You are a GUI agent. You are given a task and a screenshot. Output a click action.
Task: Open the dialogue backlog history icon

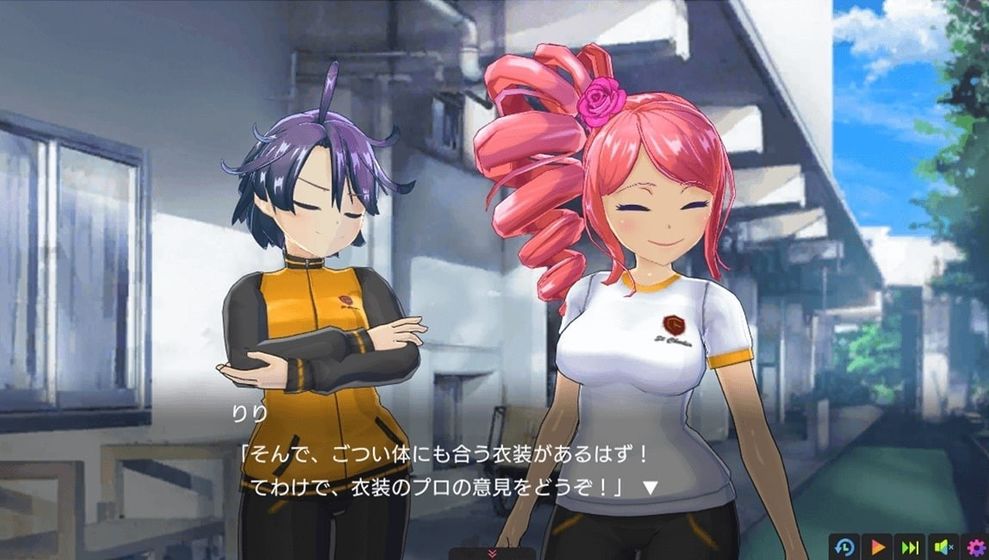point(846,547)
